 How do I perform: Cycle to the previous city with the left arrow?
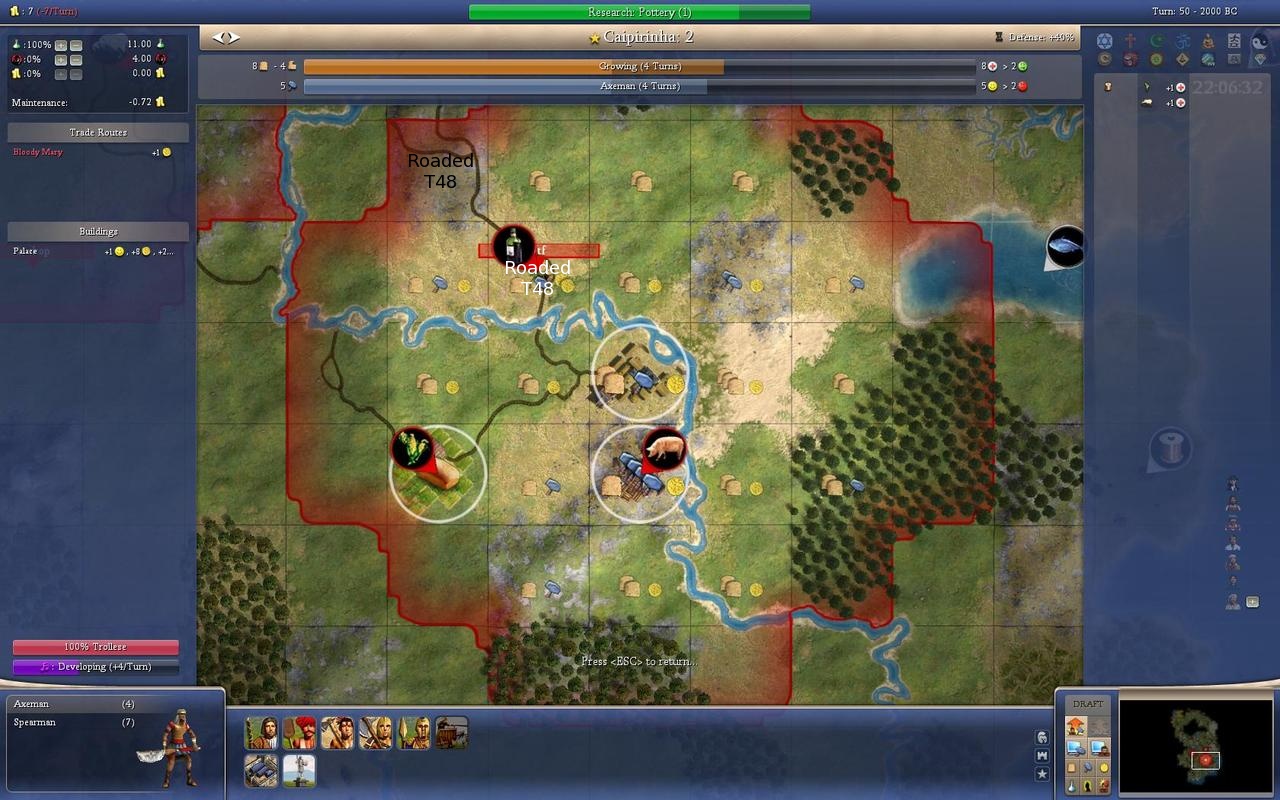(217, 38)
